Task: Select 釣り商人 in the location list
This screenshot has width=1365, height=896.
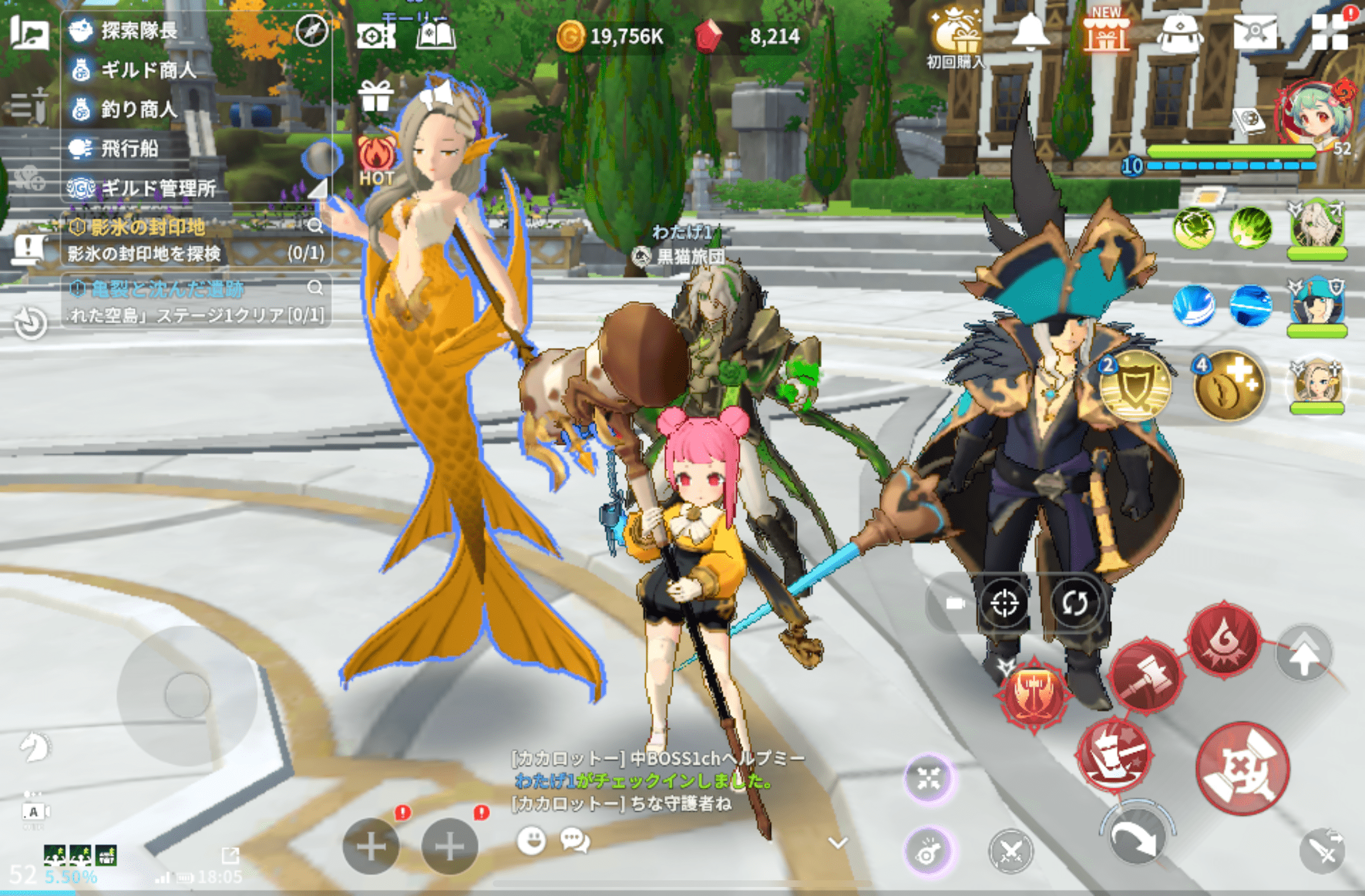Action: click(139, 110)
